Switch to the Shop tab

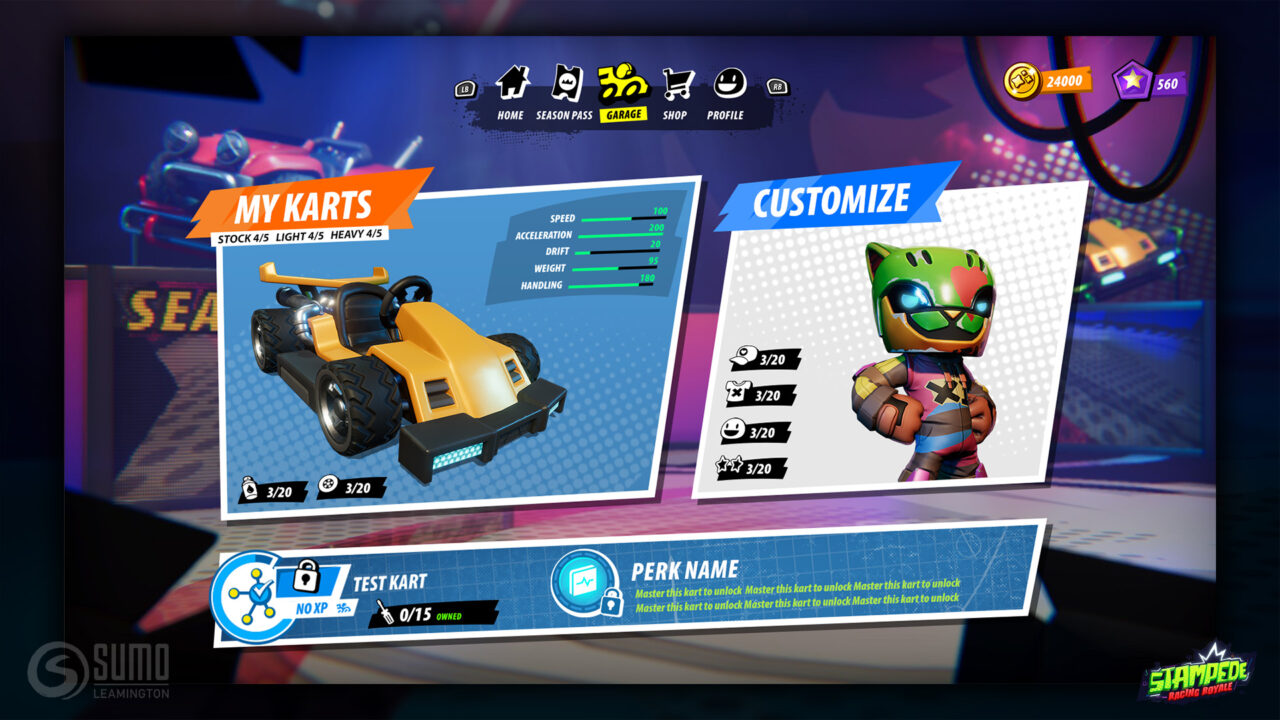click(676, 91)
